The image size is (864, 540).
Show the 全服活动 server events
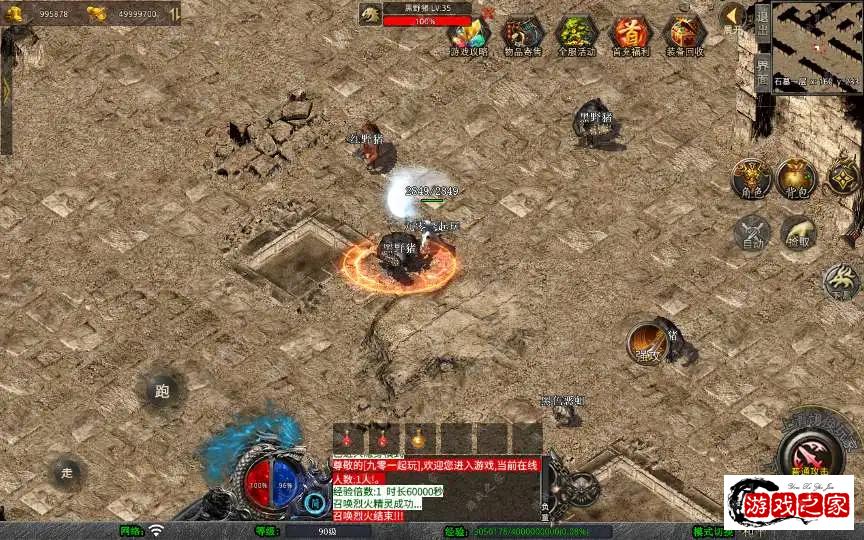(576, 35)
